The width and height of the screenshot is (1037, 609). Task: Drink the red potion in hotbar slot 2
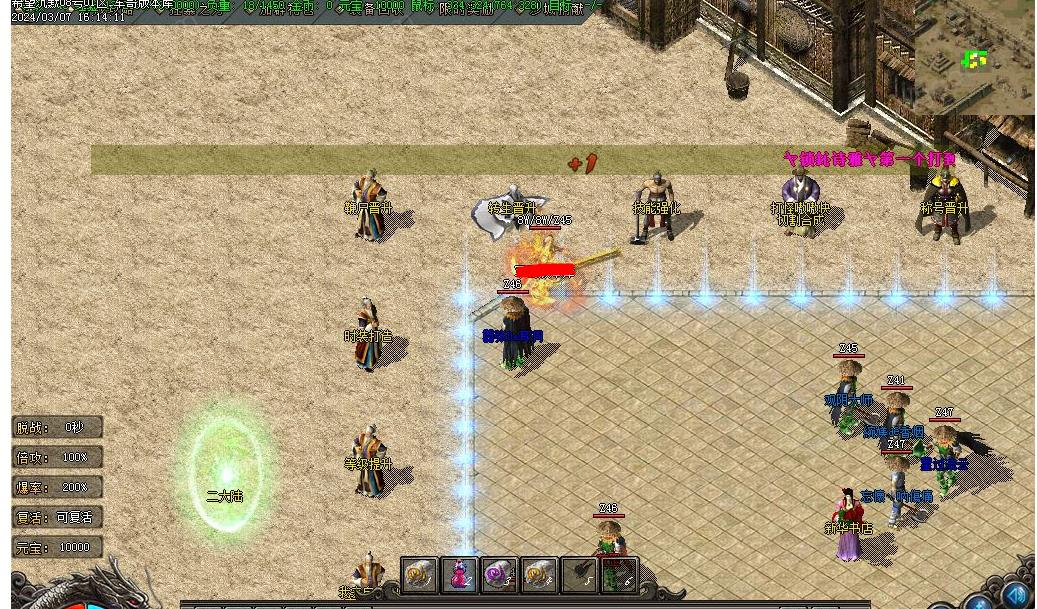[x=459, y=575]
